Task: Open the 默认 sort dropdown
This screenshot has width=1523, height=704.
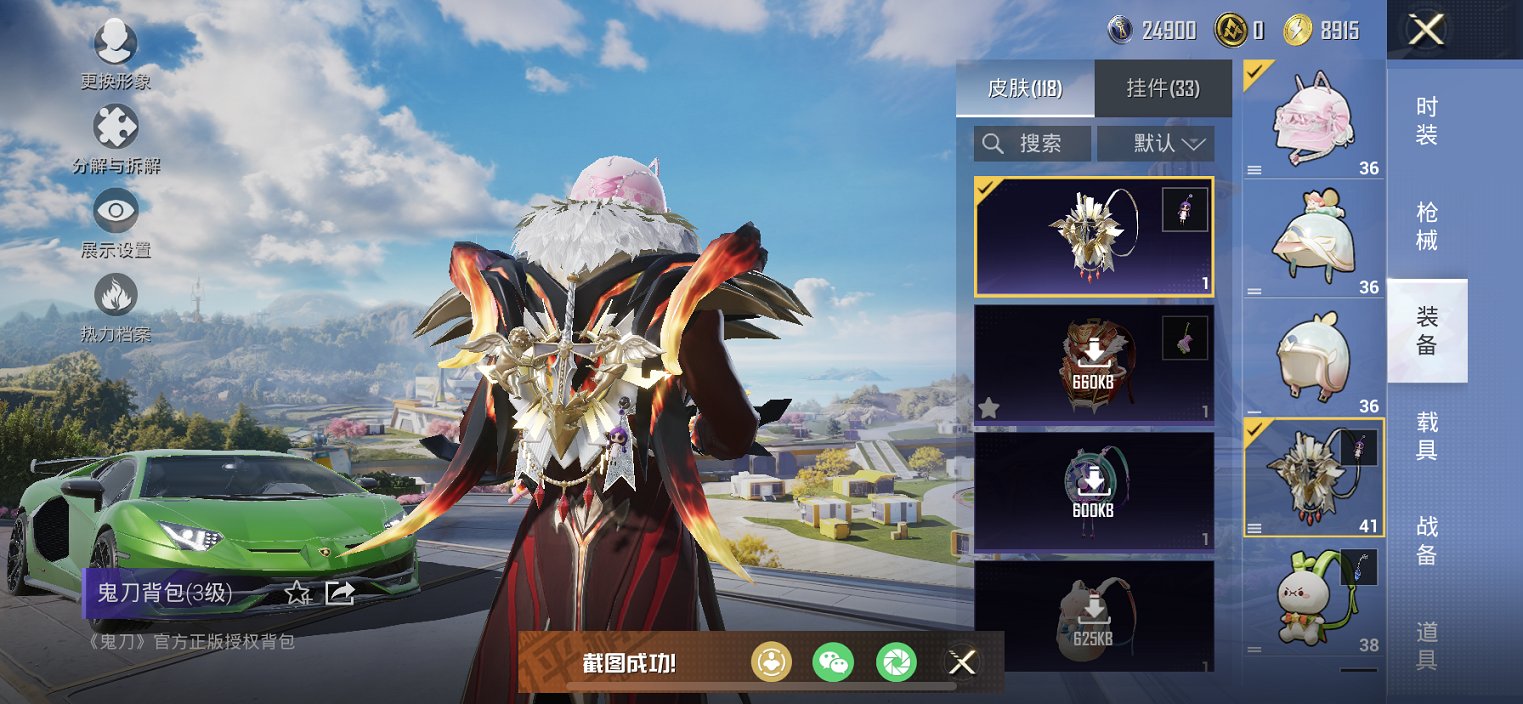Action: coord(1155,143)
